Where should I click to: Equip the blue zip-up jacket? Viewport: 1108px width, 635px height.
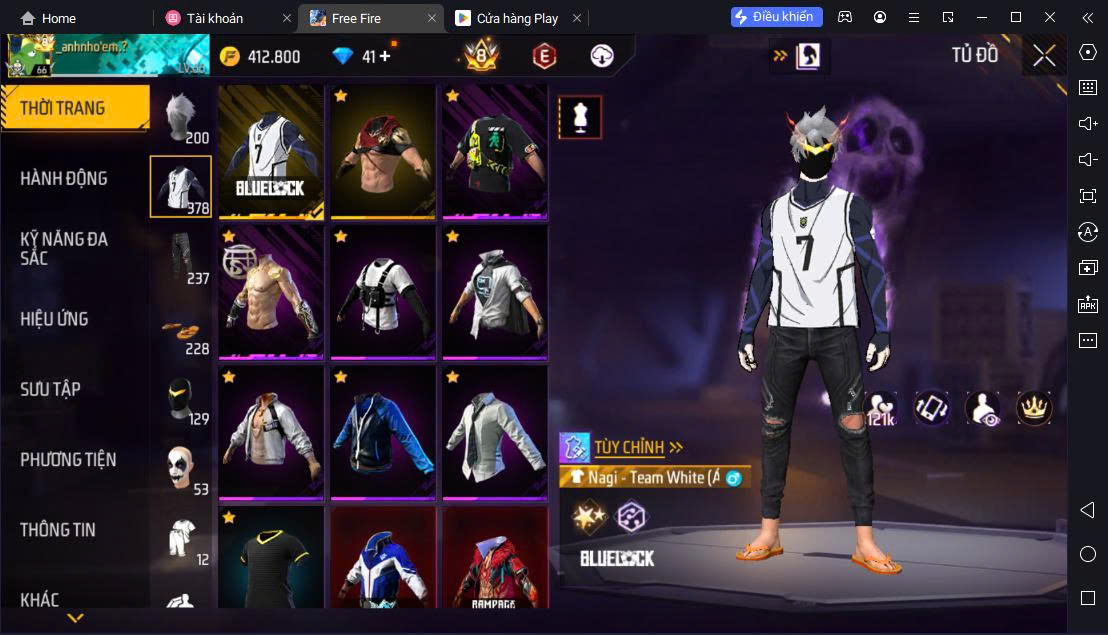click(x=383, y=432)
